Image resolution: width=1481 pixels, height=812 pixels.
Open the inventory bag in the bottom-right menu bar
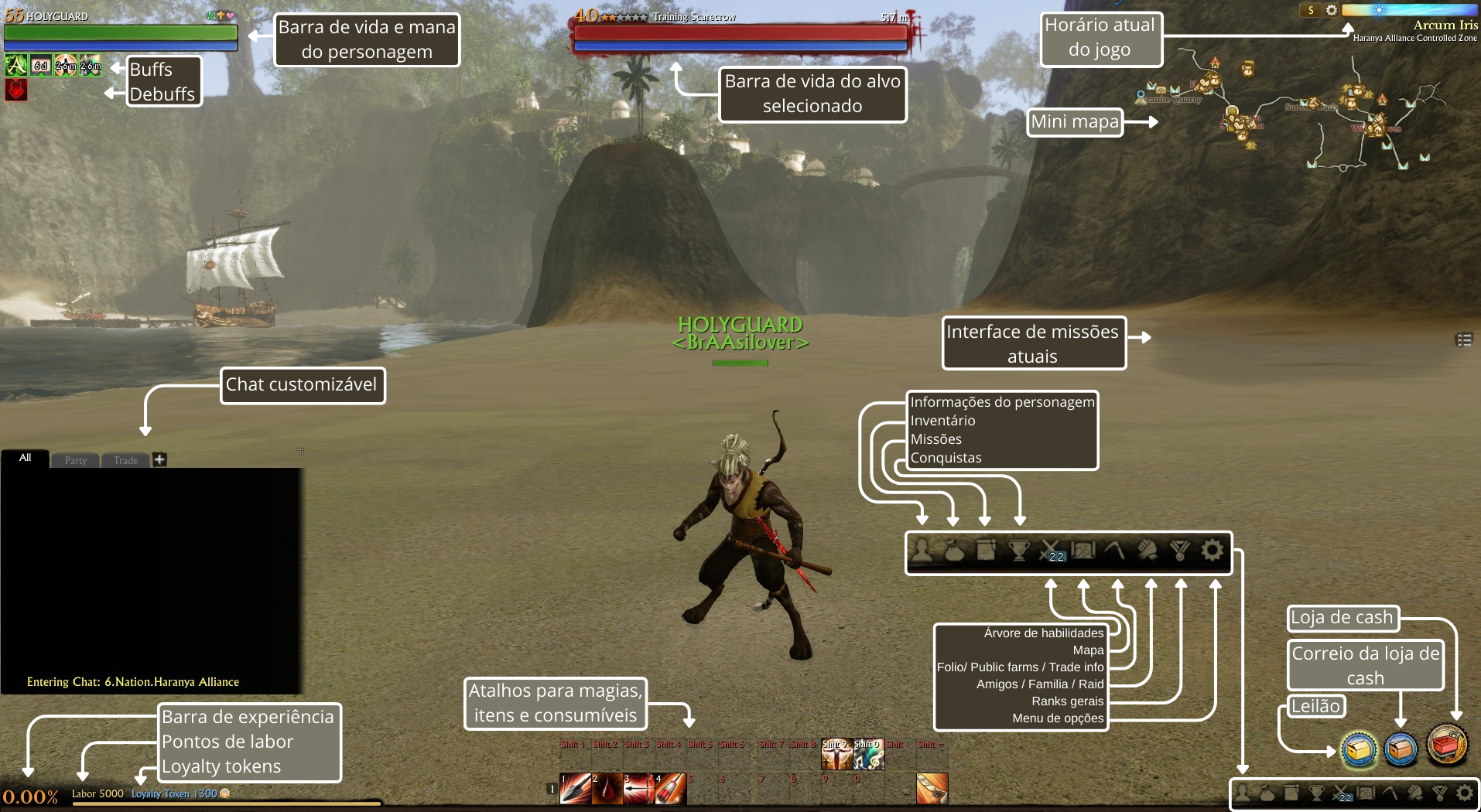tap(1267, 793)
